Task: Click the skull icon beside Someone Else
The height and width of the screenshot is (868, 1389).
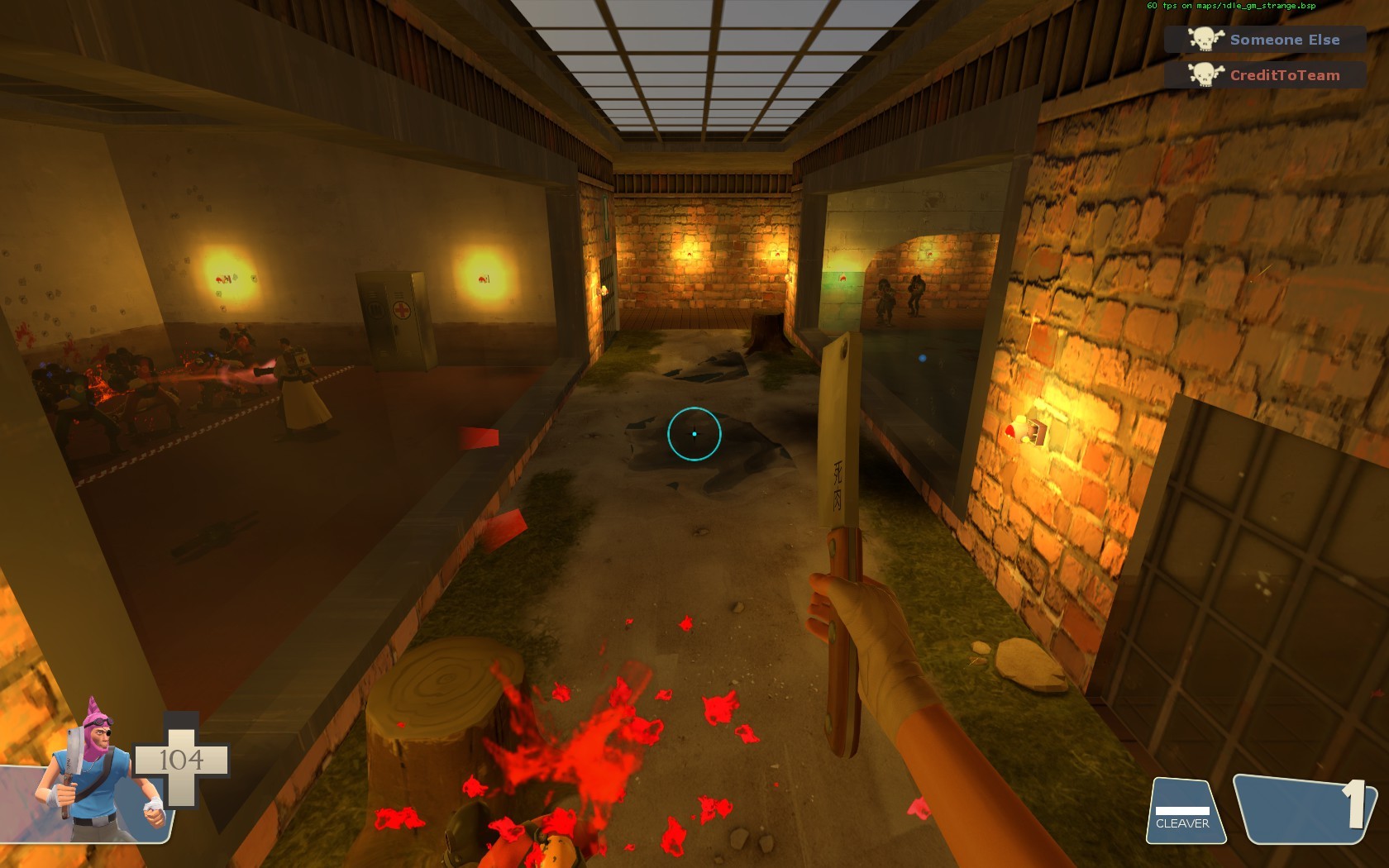Action: point(1204,39)
